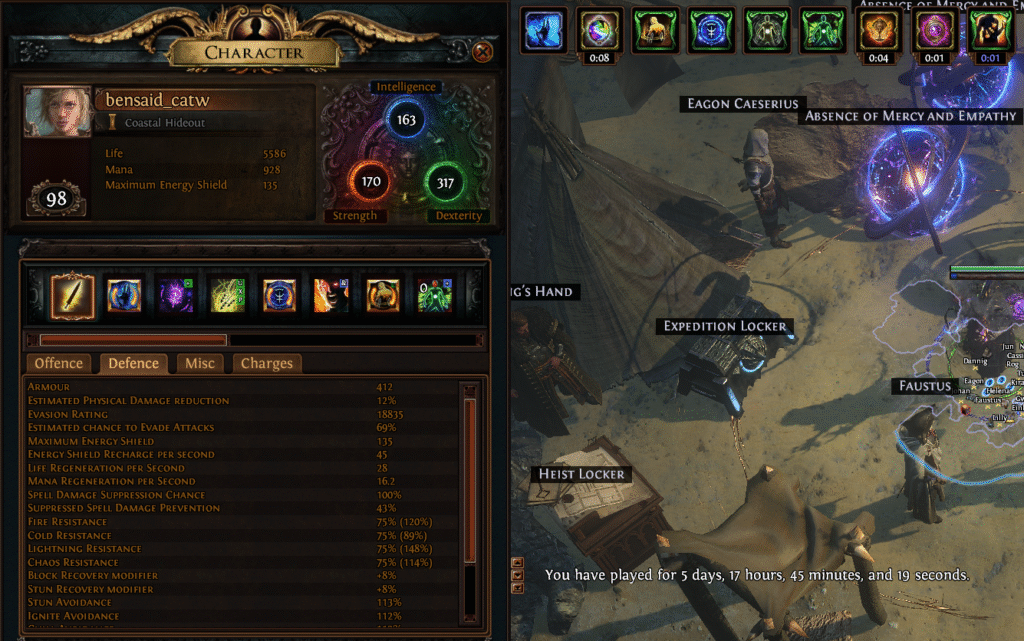Select the sword attack skill in Character panel
The width and height of the screenshot is (1024, 641).
pyautogui.click(x=72, y=295)
